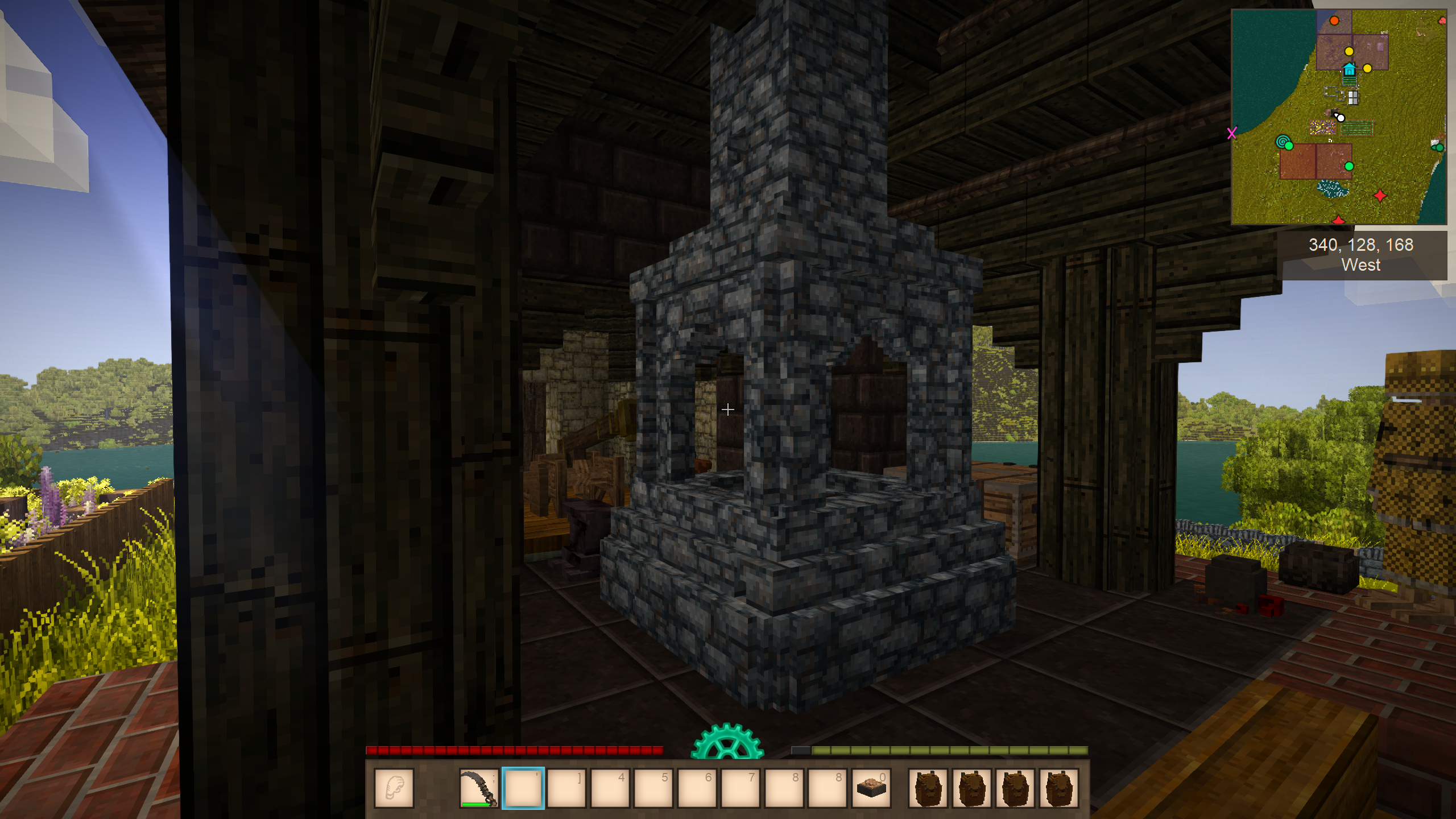1456x819 pixels.
Task: Click the white player marker on minimap
Action: coord(1341,118)
